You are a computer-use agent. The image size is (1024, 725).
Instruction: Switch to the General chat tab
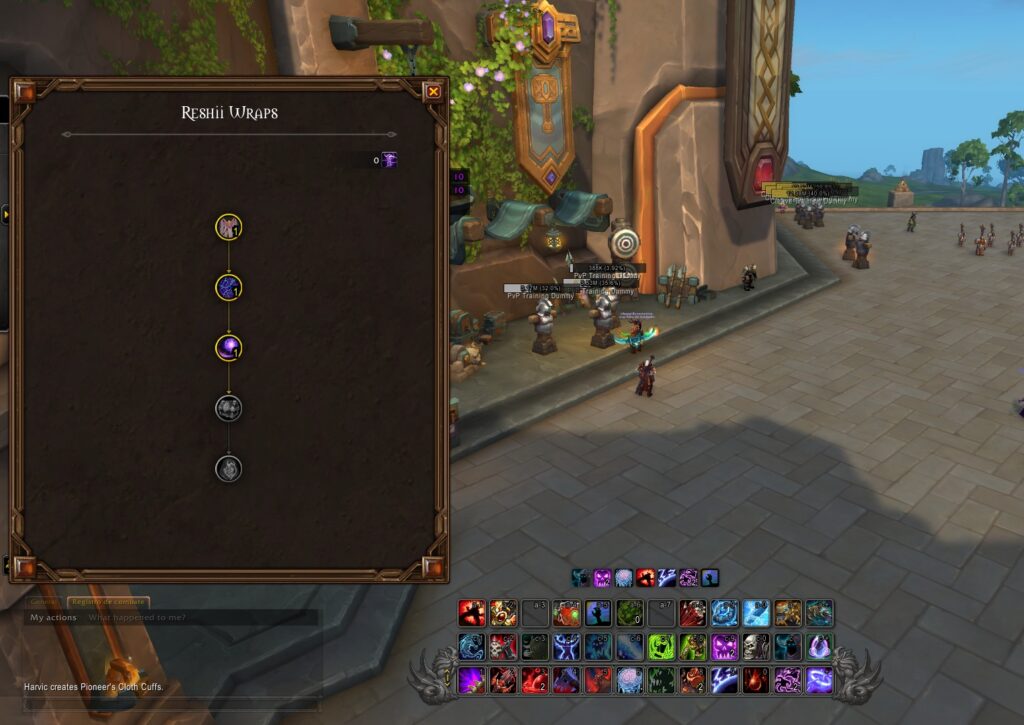[x=45, y=602]
